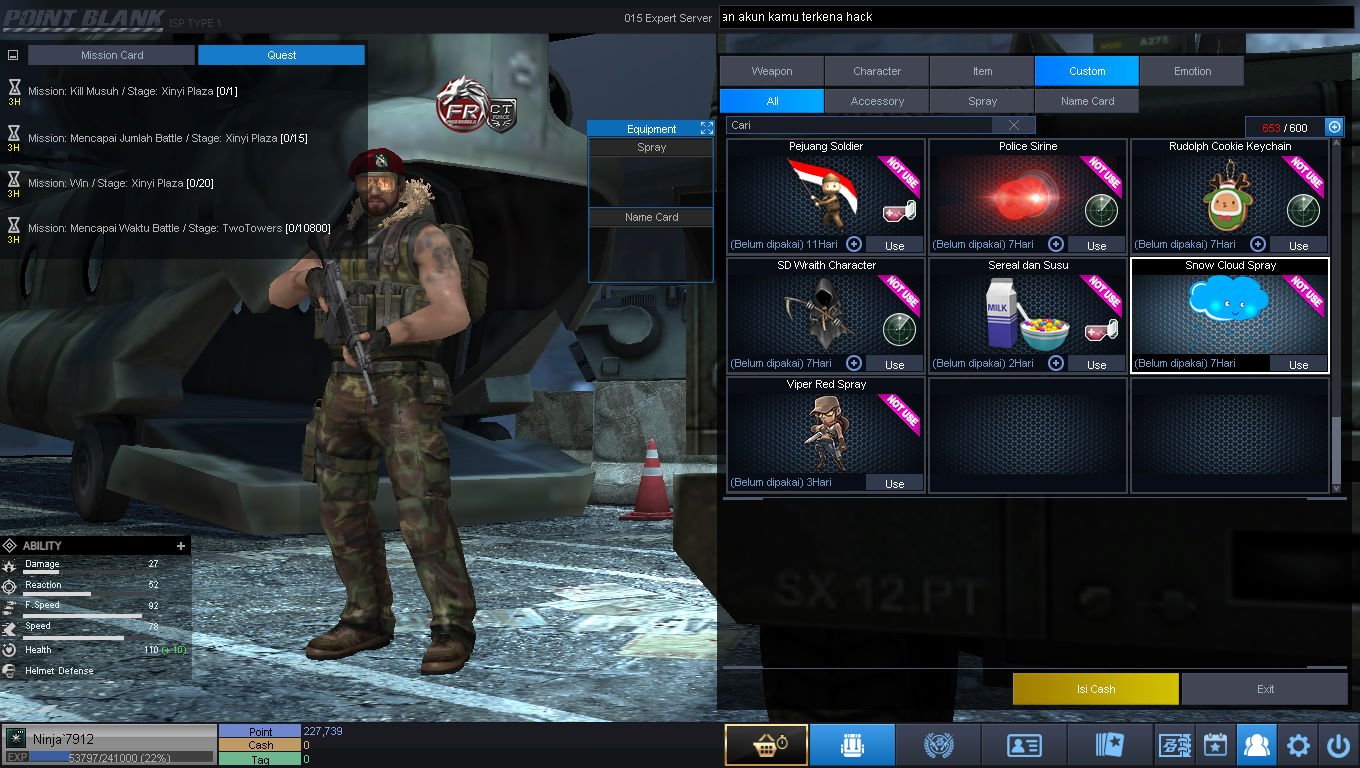The height and width of the screenshot is (768, 1360).
Task: Use the Viper Red Spray
Action: (x=894, y=483)
